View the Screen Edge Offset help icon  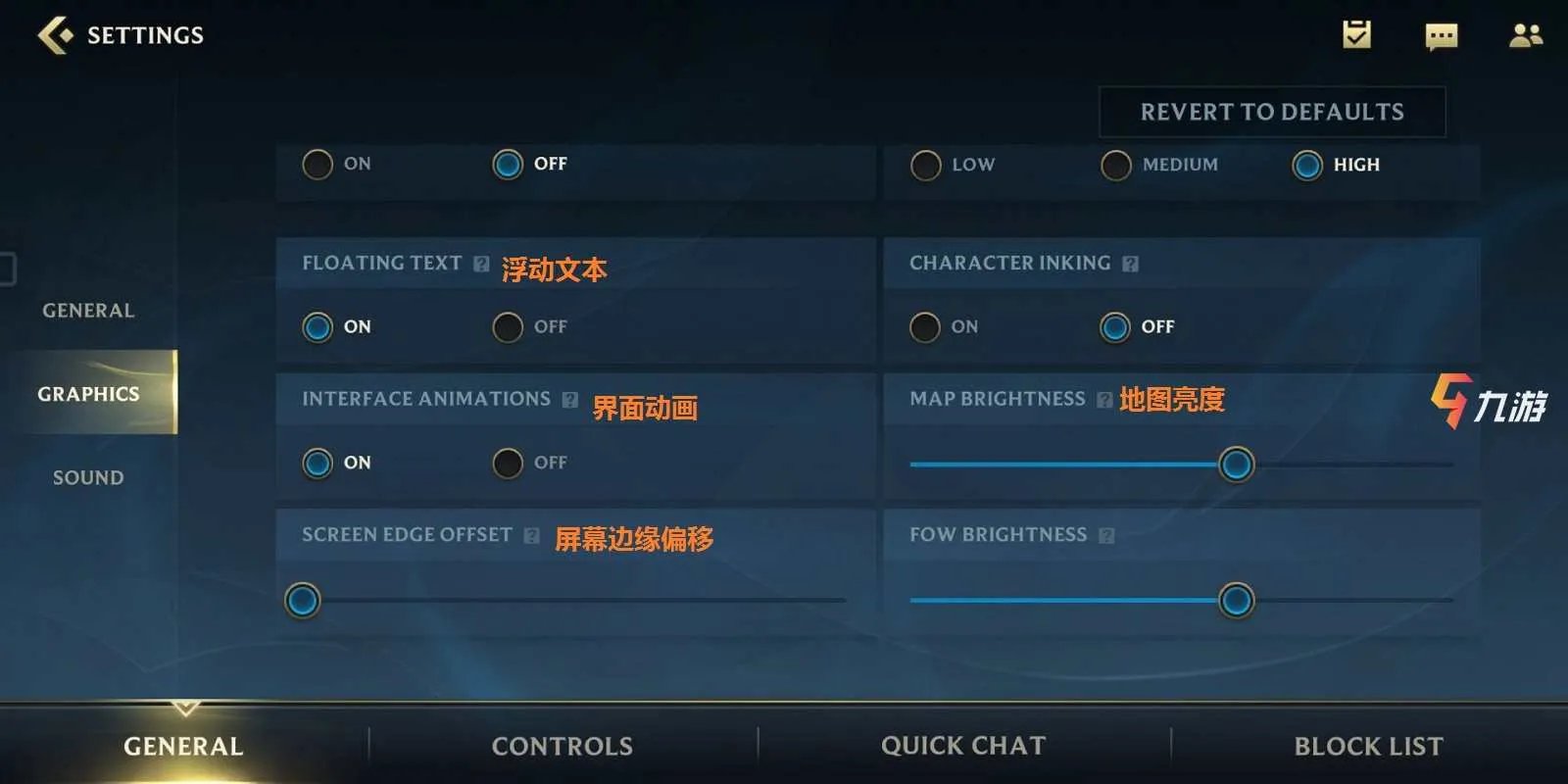532,535
